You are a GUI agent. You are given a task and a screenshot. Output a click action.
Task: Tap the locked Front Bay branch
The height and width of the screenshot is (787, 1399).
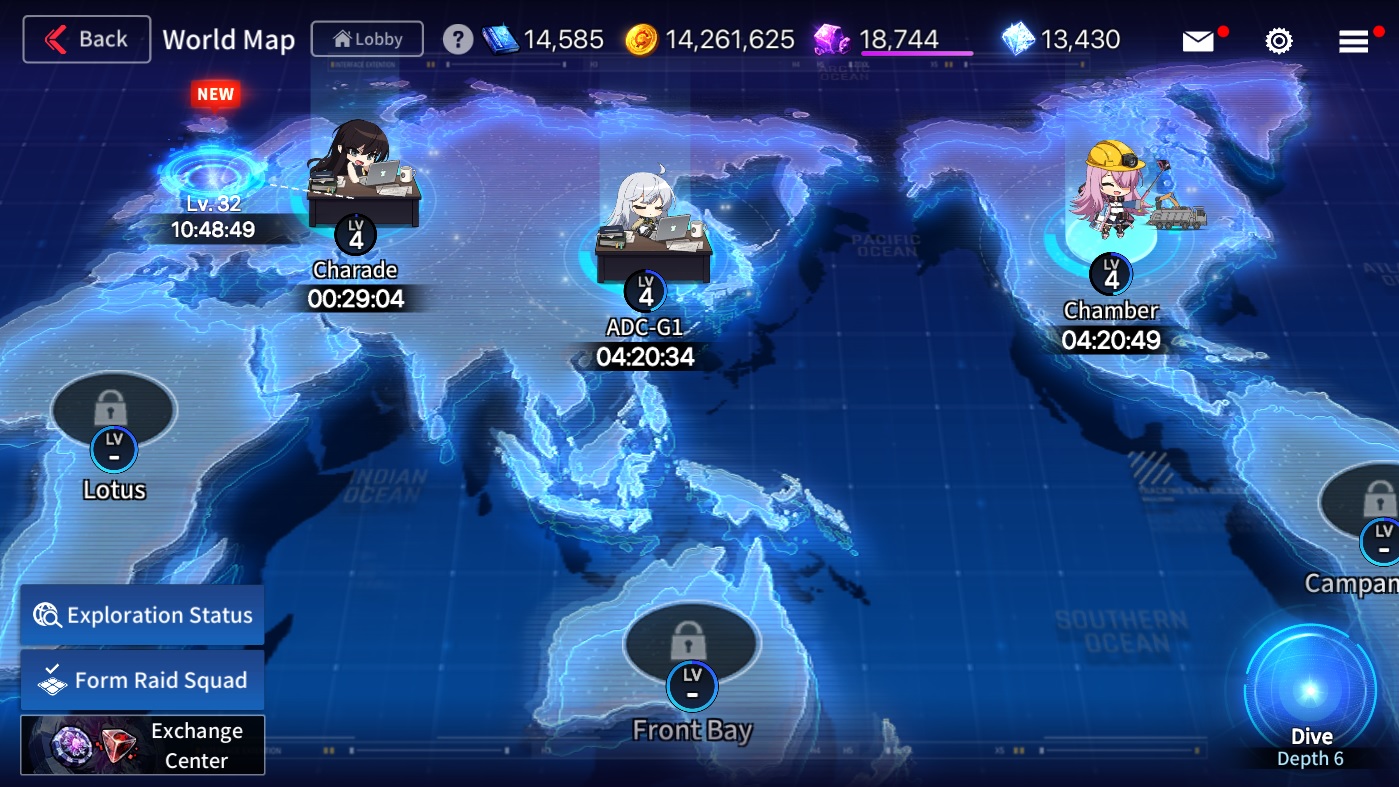(x=687, y=642)
